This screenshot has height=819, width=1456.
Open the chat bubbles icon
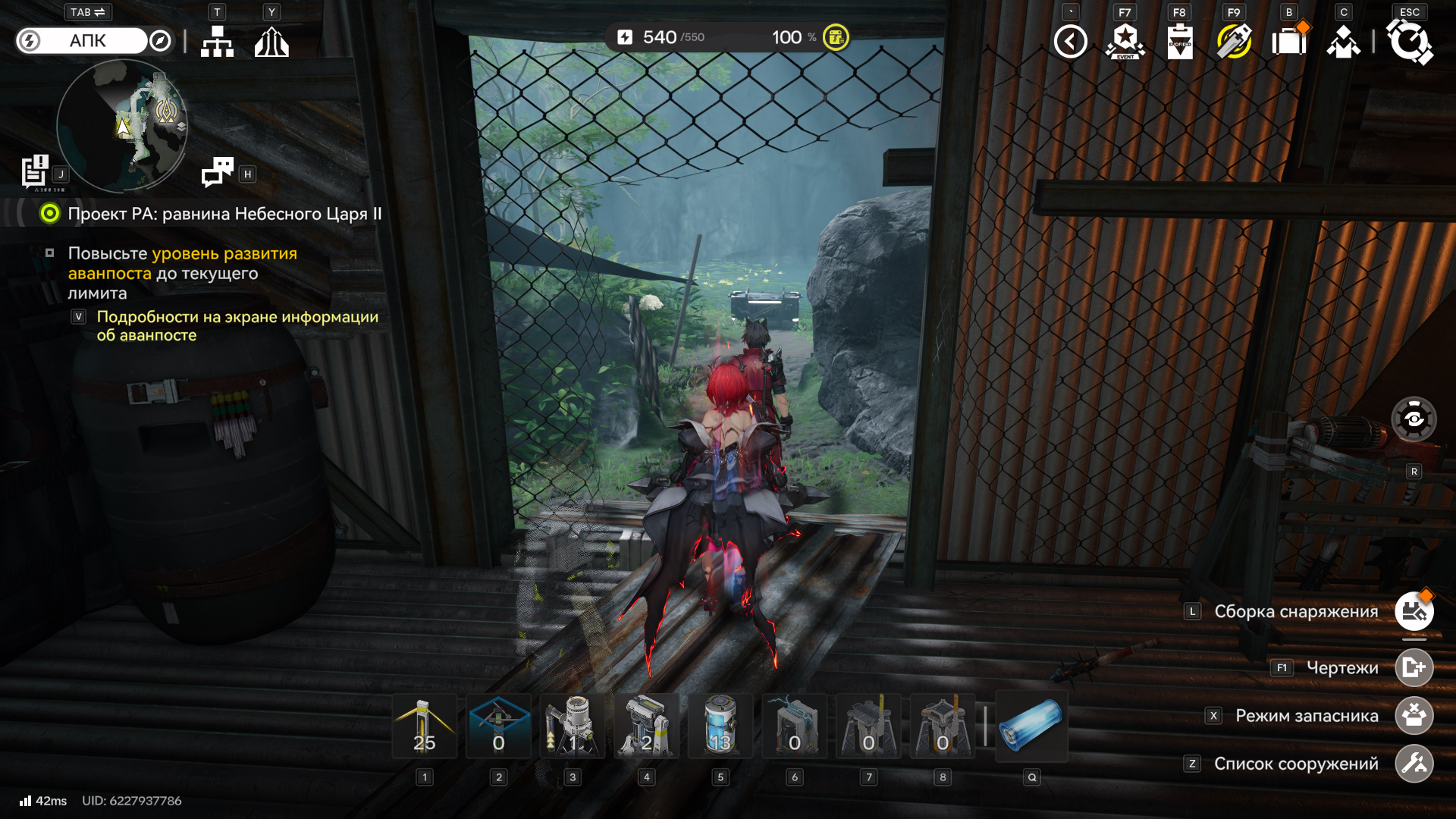click(x=218, y=172)
